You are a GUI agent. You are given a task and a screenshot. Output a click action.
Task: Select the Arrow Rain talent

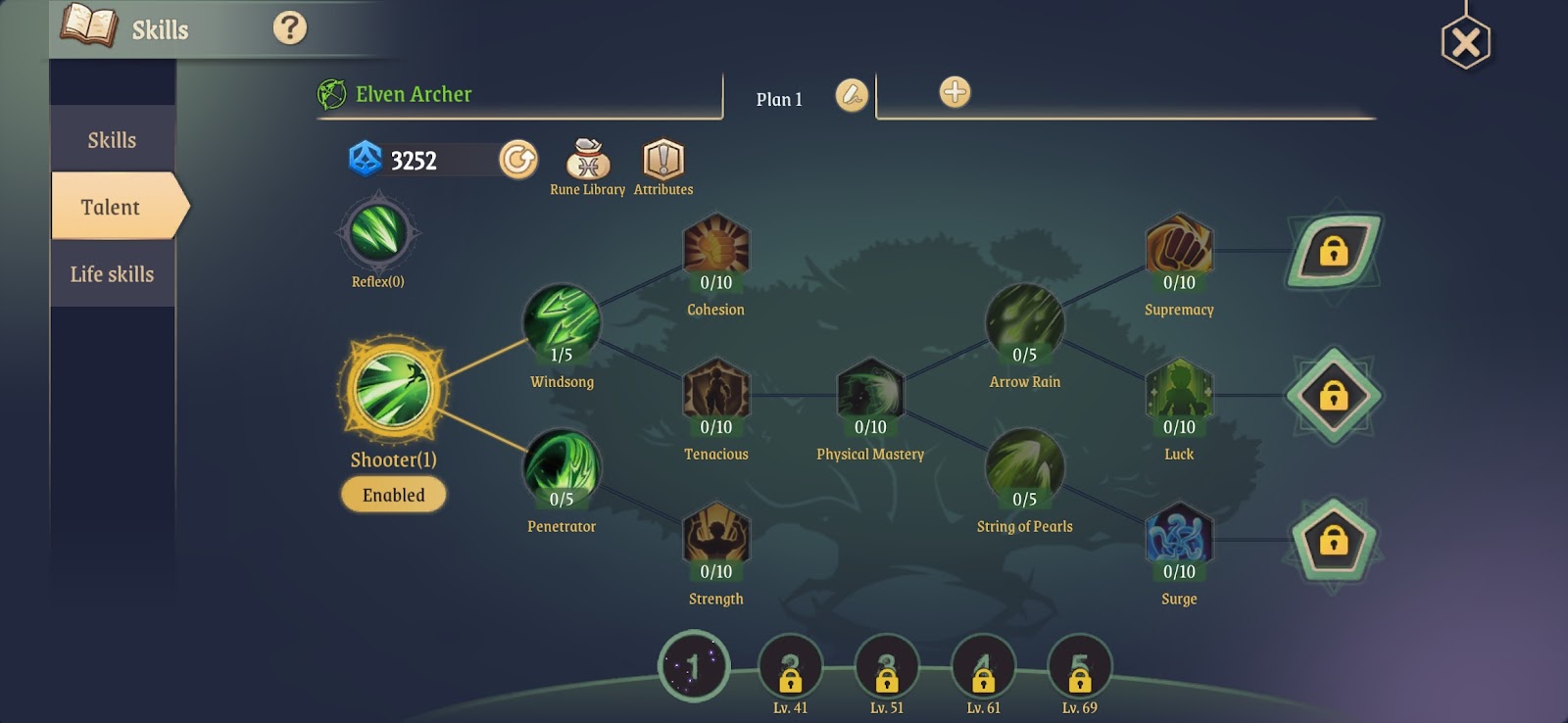coord(1024,321)
